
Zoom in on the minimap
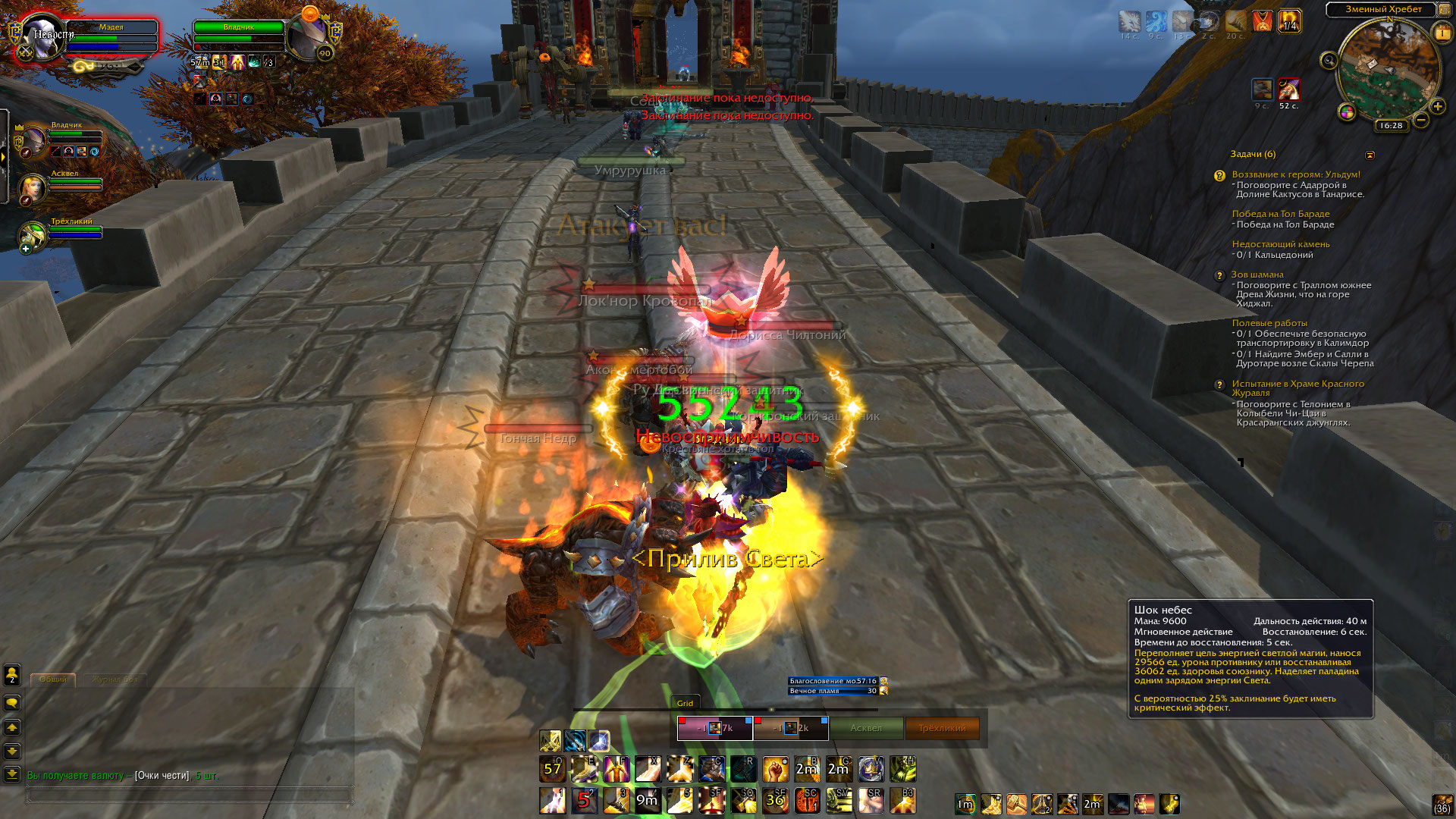[1437, 106]
